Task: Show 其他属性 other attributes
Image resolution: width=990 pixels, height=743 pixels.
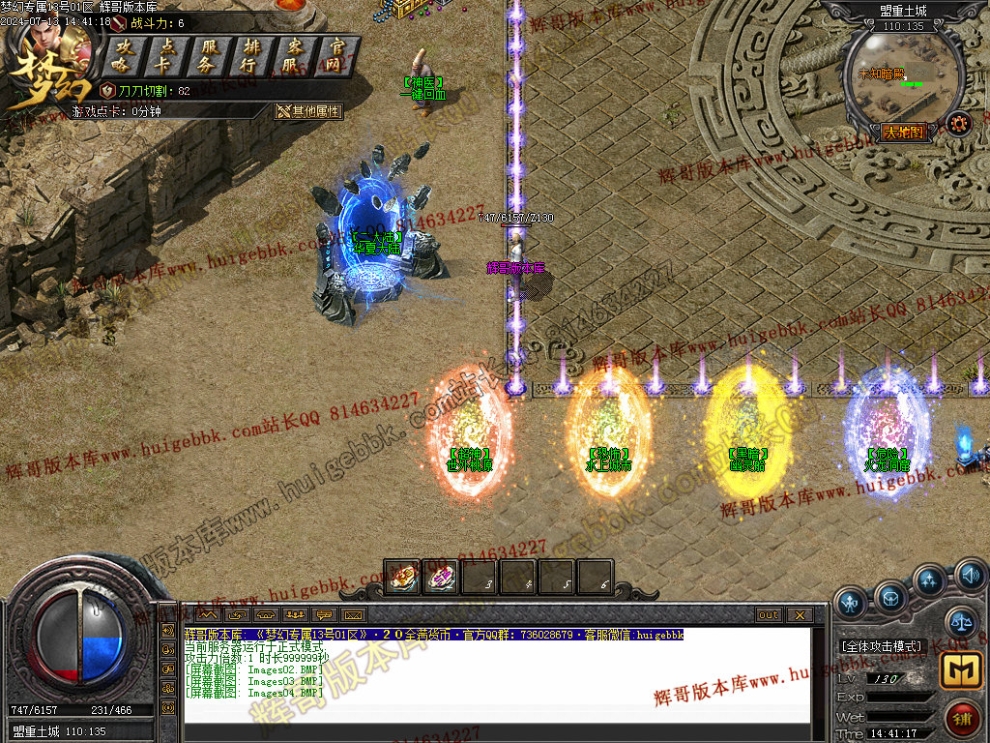Action: coord(310,112)
